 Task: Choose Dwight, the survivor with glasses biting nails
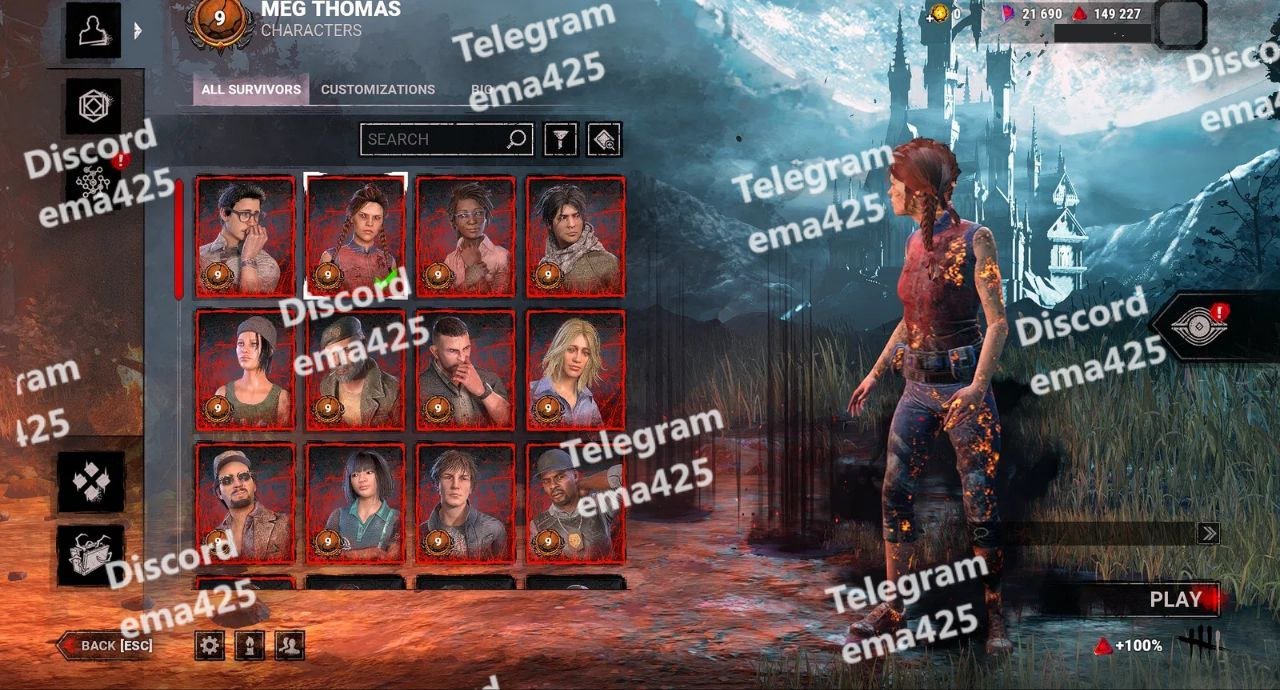[x=245, y=237]
